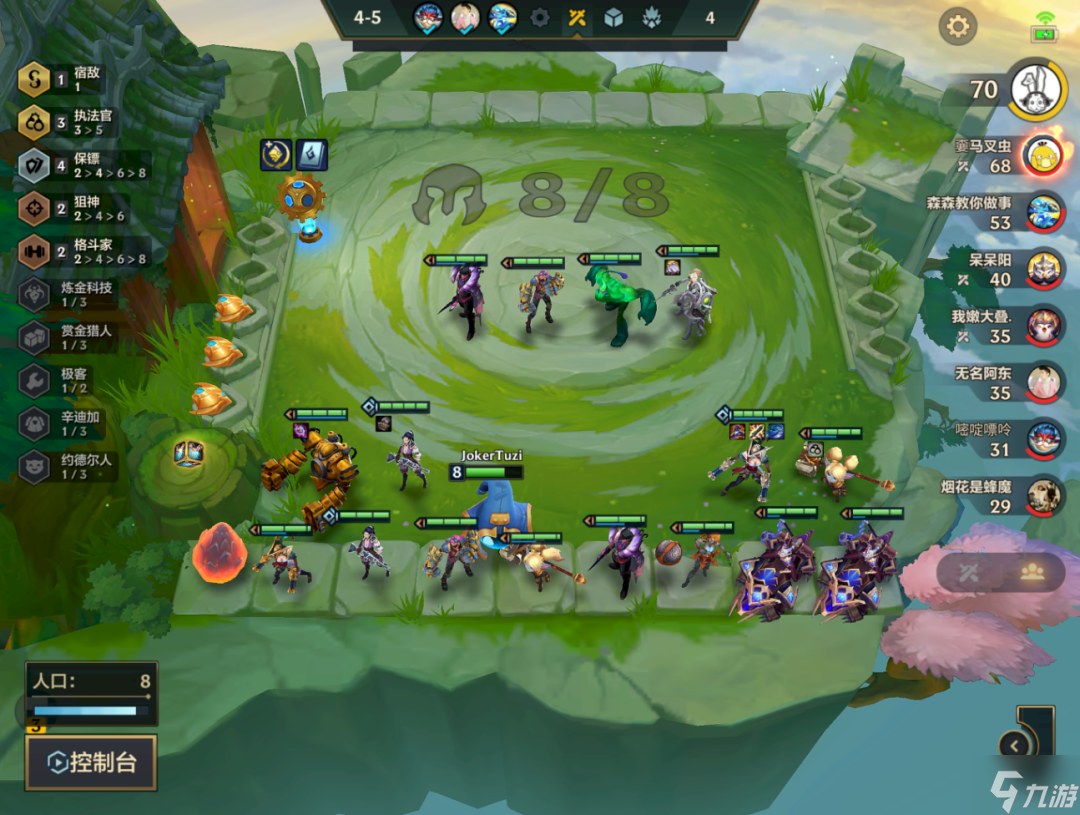Image resolution: width=1080 pixels, height=815 pixels.
Task: Check the 赏金猎人 trait
Action: coord(34,337)
